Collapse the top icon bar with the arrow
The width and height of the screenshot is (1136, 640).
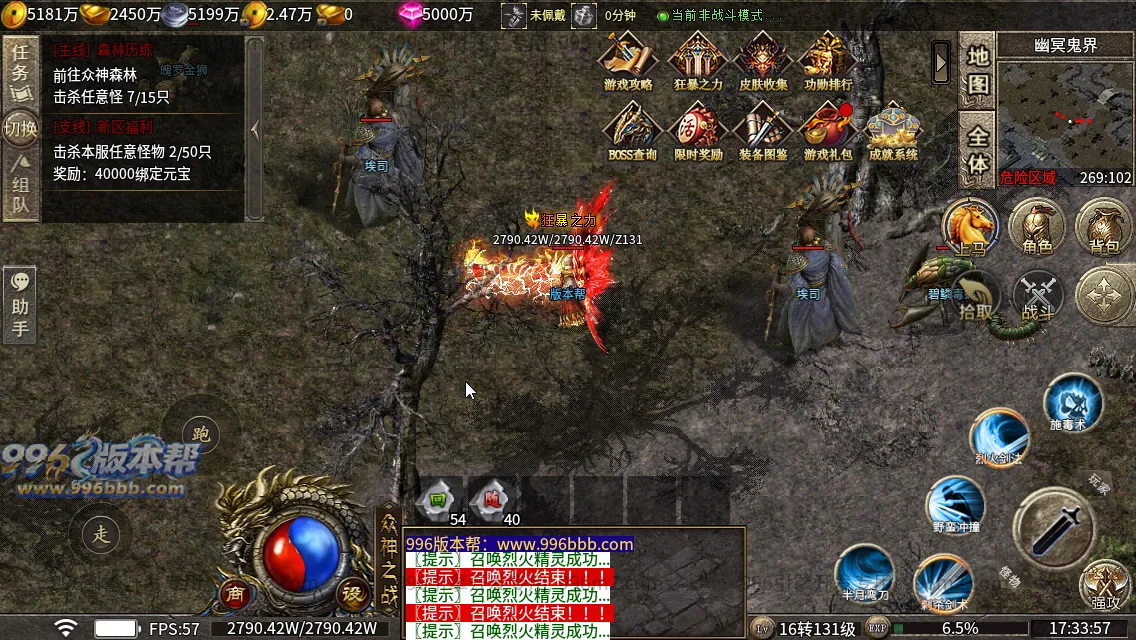[x=941, y=62]
